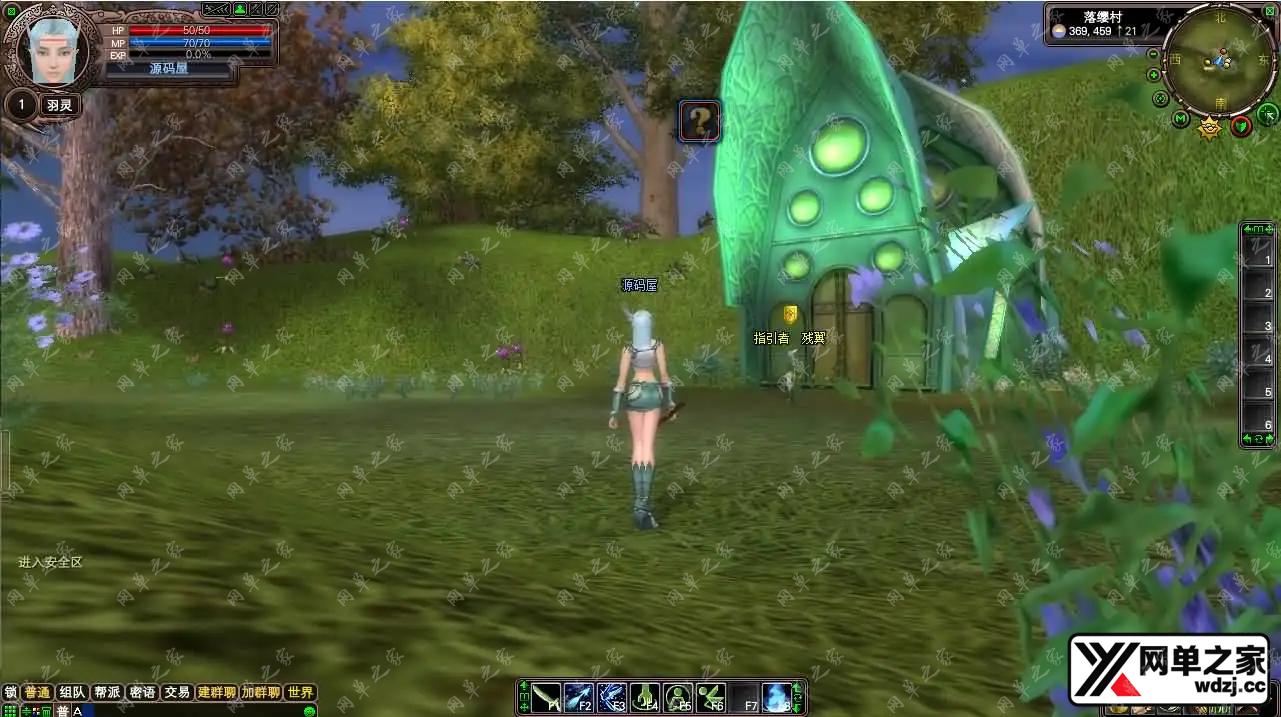Click the circular minimap
This screenshot has height=717, width=1281.
[x=1219, y=58]
